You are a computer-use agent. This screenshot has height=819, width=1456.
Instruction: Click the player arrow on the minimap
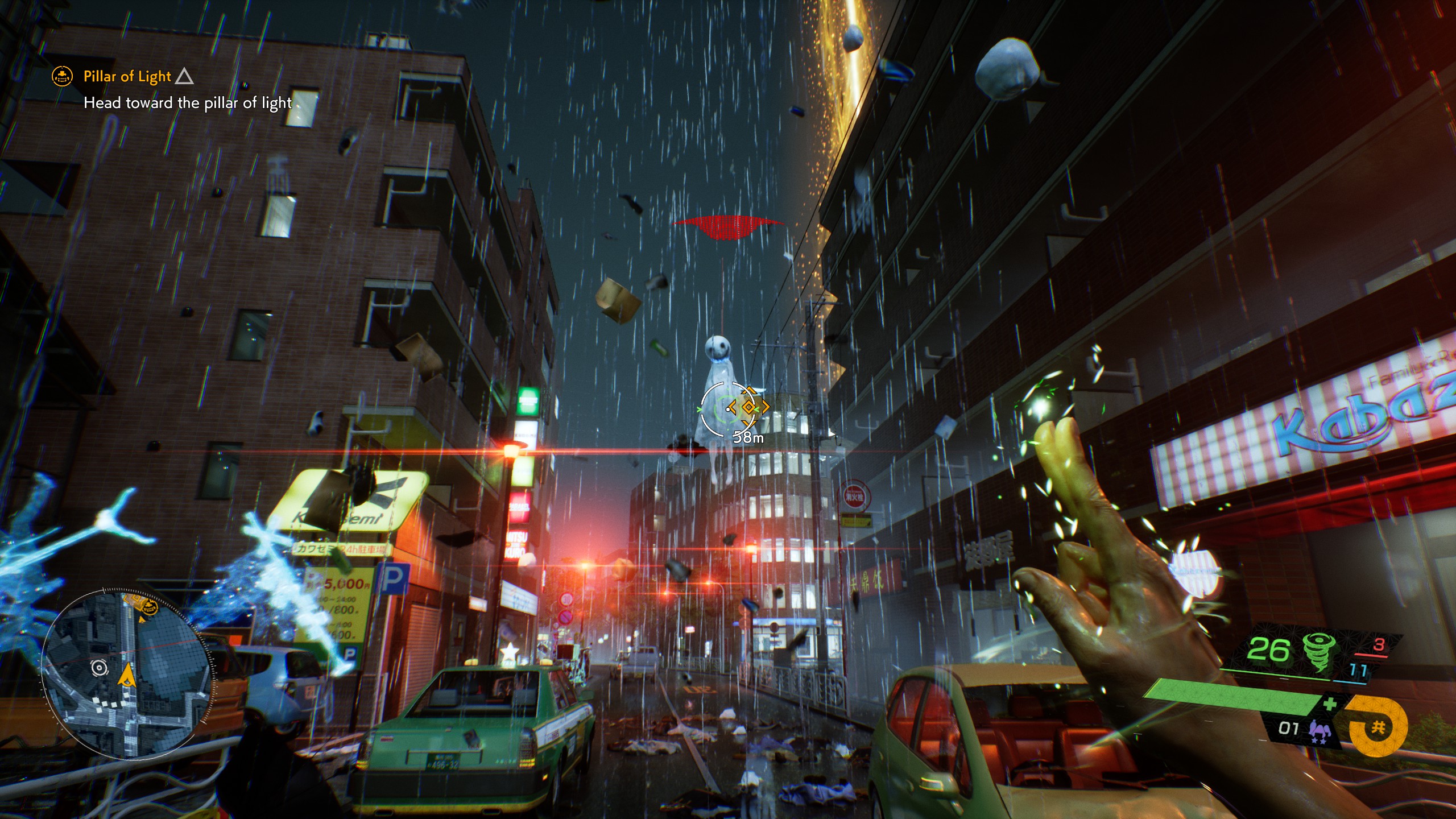(126, 676)
